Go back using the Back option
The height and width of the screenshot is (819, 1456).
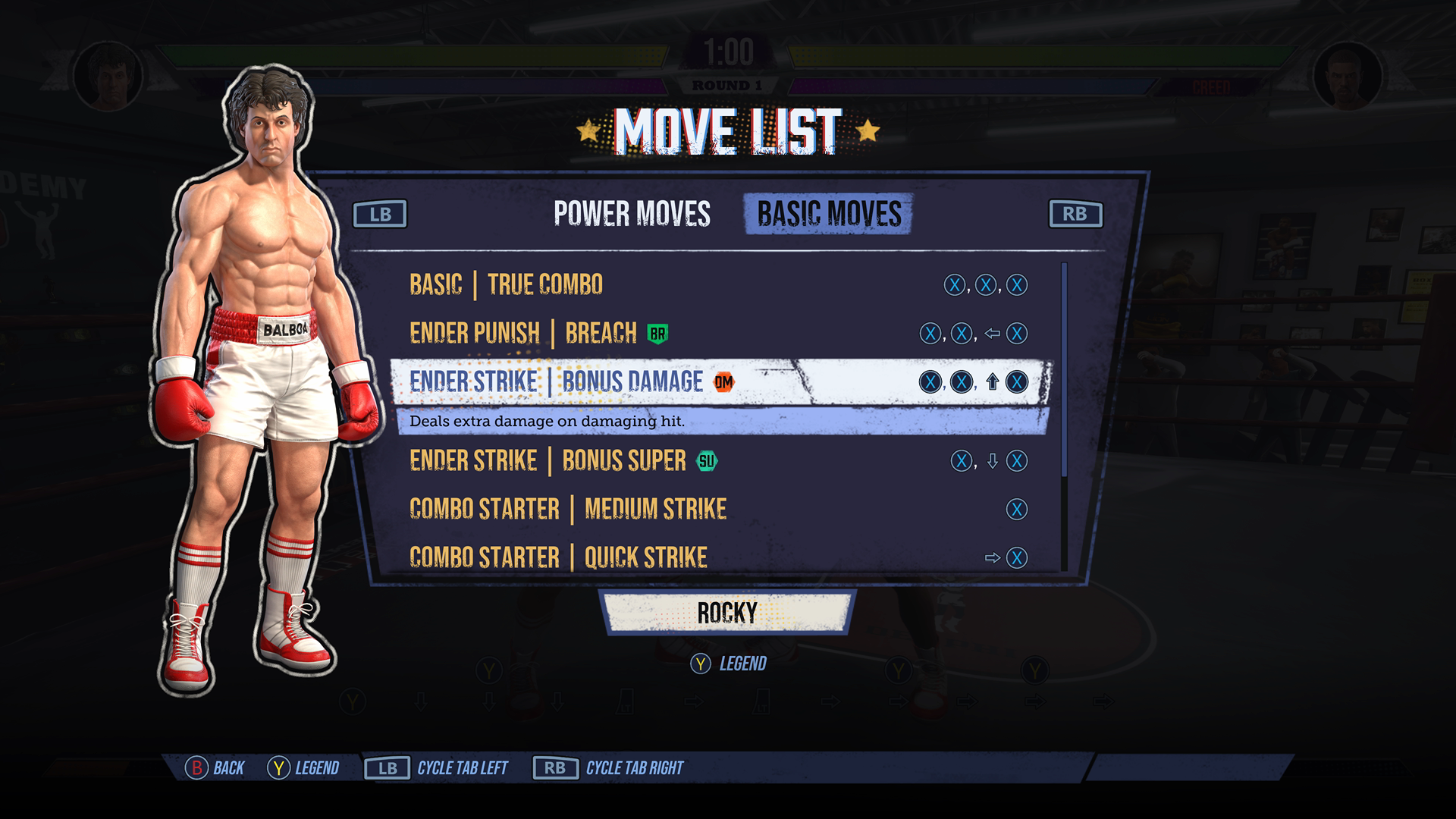(215, 768)
